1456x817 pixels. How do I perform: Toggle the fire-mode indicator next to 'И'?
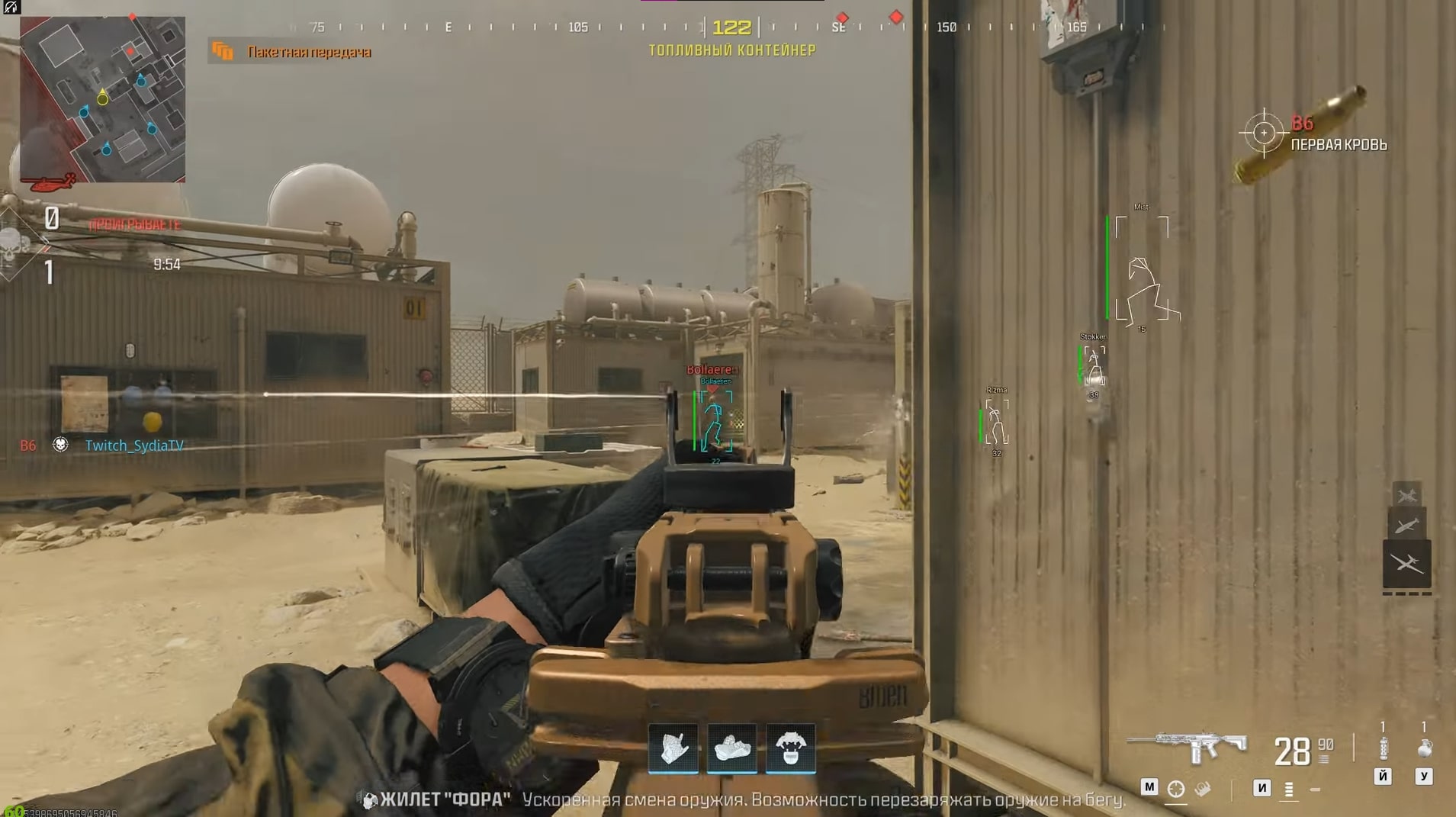tap(1289, 790)
